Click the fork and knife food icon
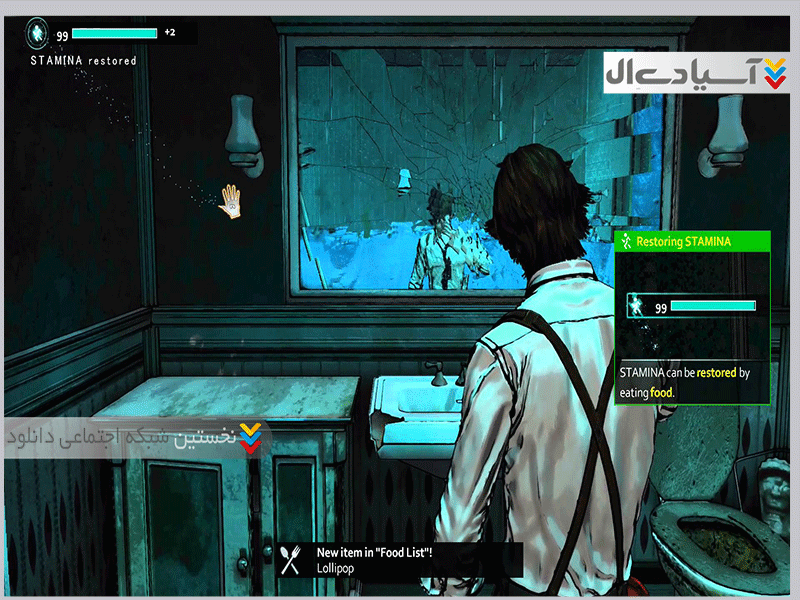The image size is (800, 600). pyautogui.click(x=291, y=560)
